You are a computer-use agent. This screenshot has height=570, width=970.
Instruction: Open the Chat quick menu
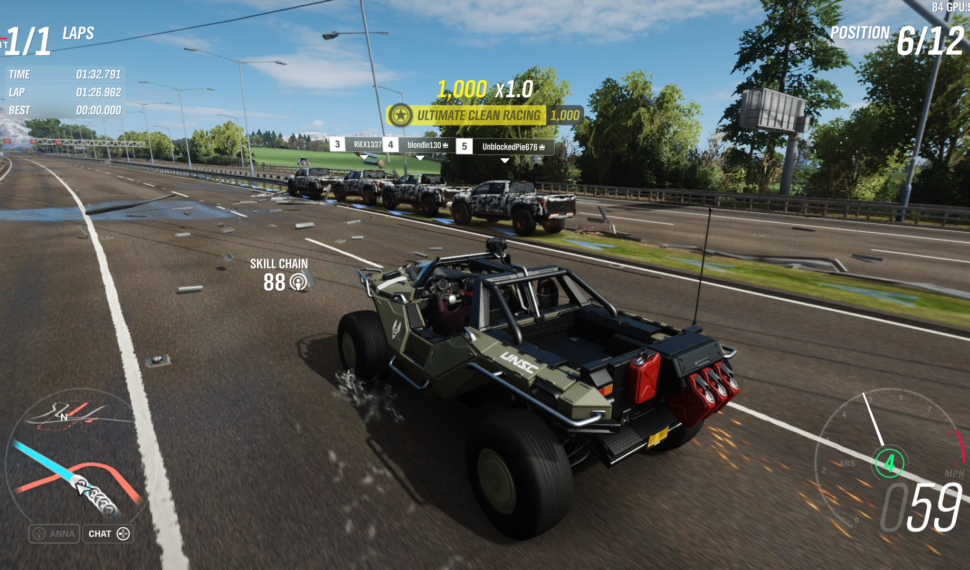(107, 534)
